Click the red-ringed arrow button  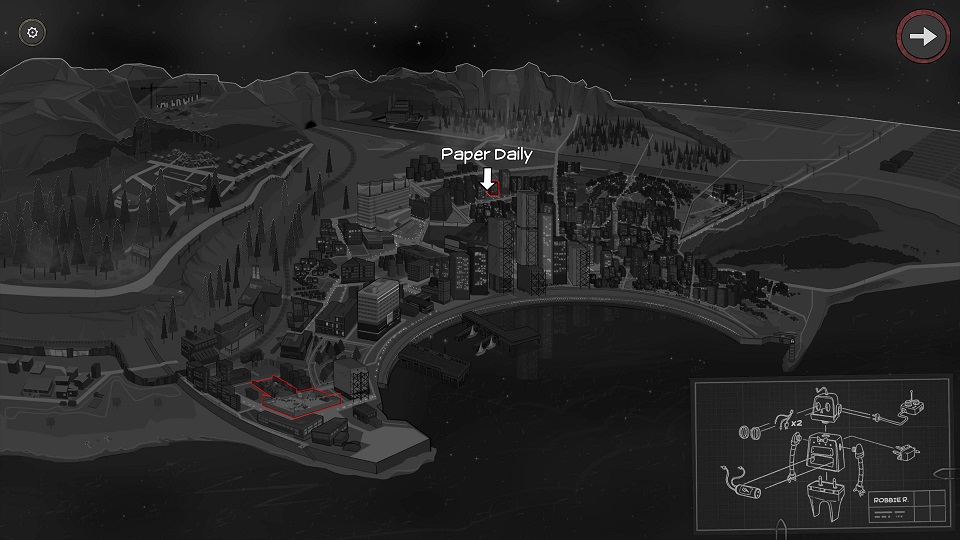pyautogui.click(x=922, y=37)
